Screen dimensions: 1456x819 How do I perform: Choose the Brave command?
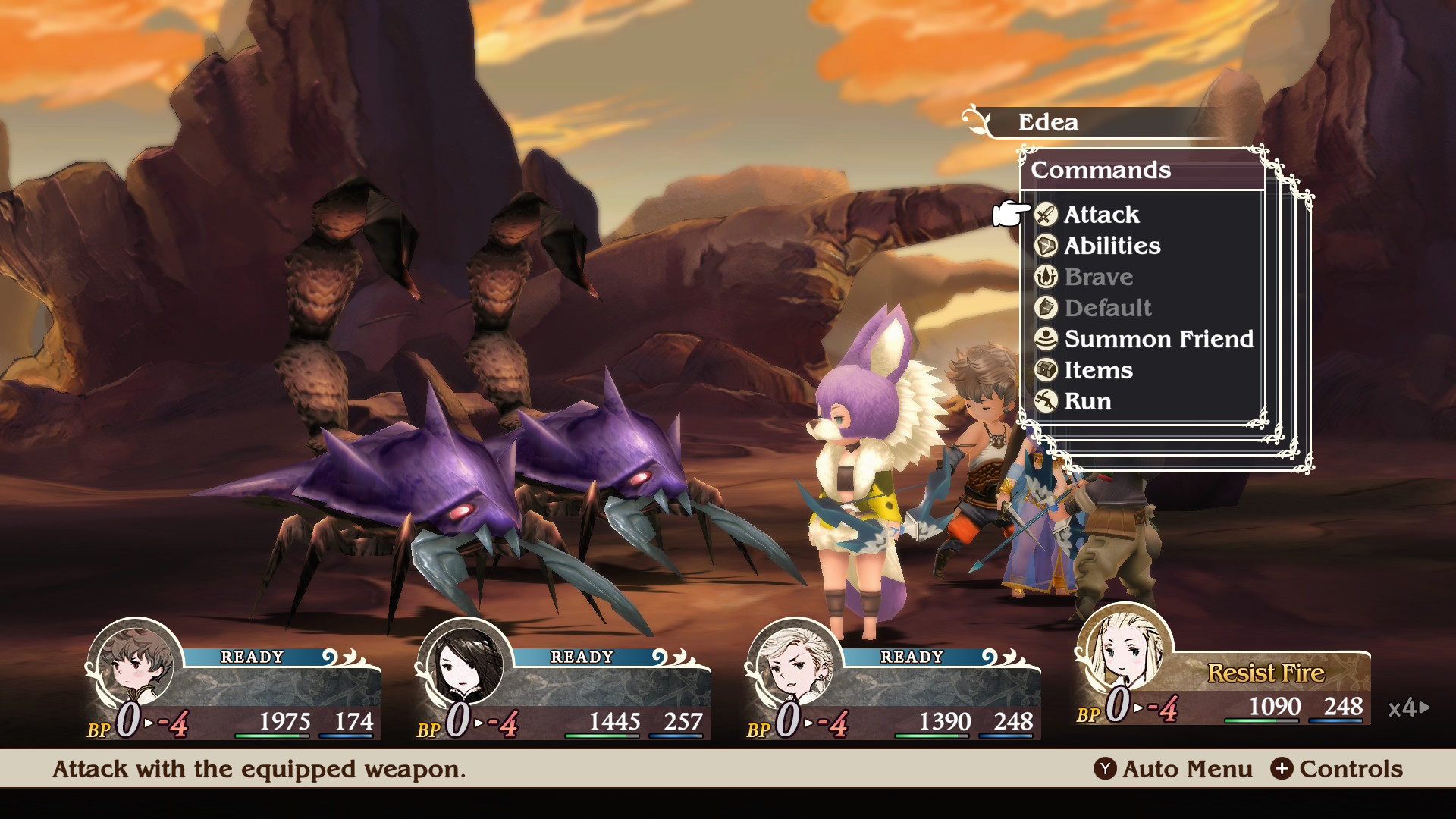tap(1098, 277)
